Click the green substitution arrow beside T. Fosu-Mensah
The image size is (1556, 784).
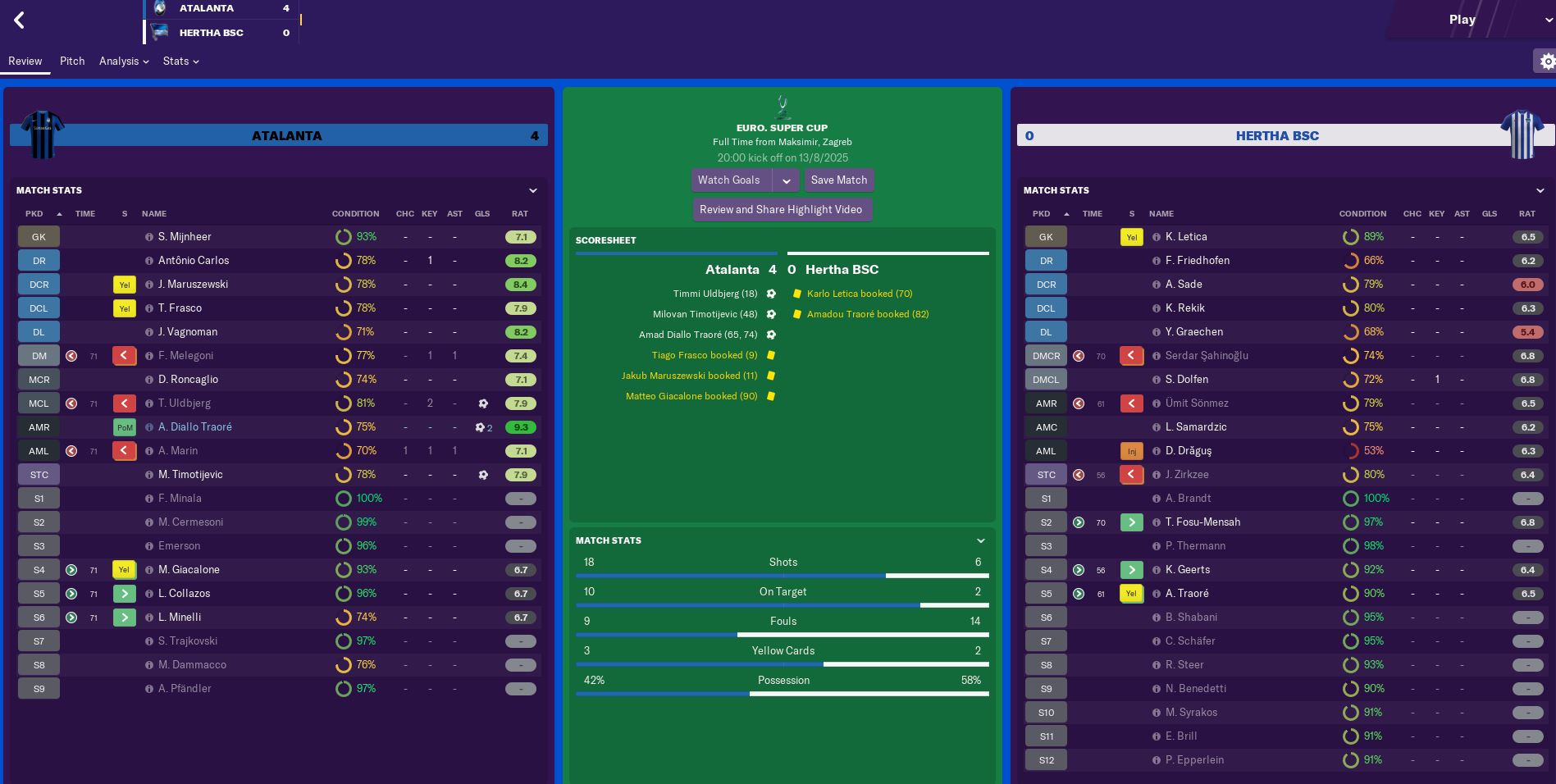1131,522
